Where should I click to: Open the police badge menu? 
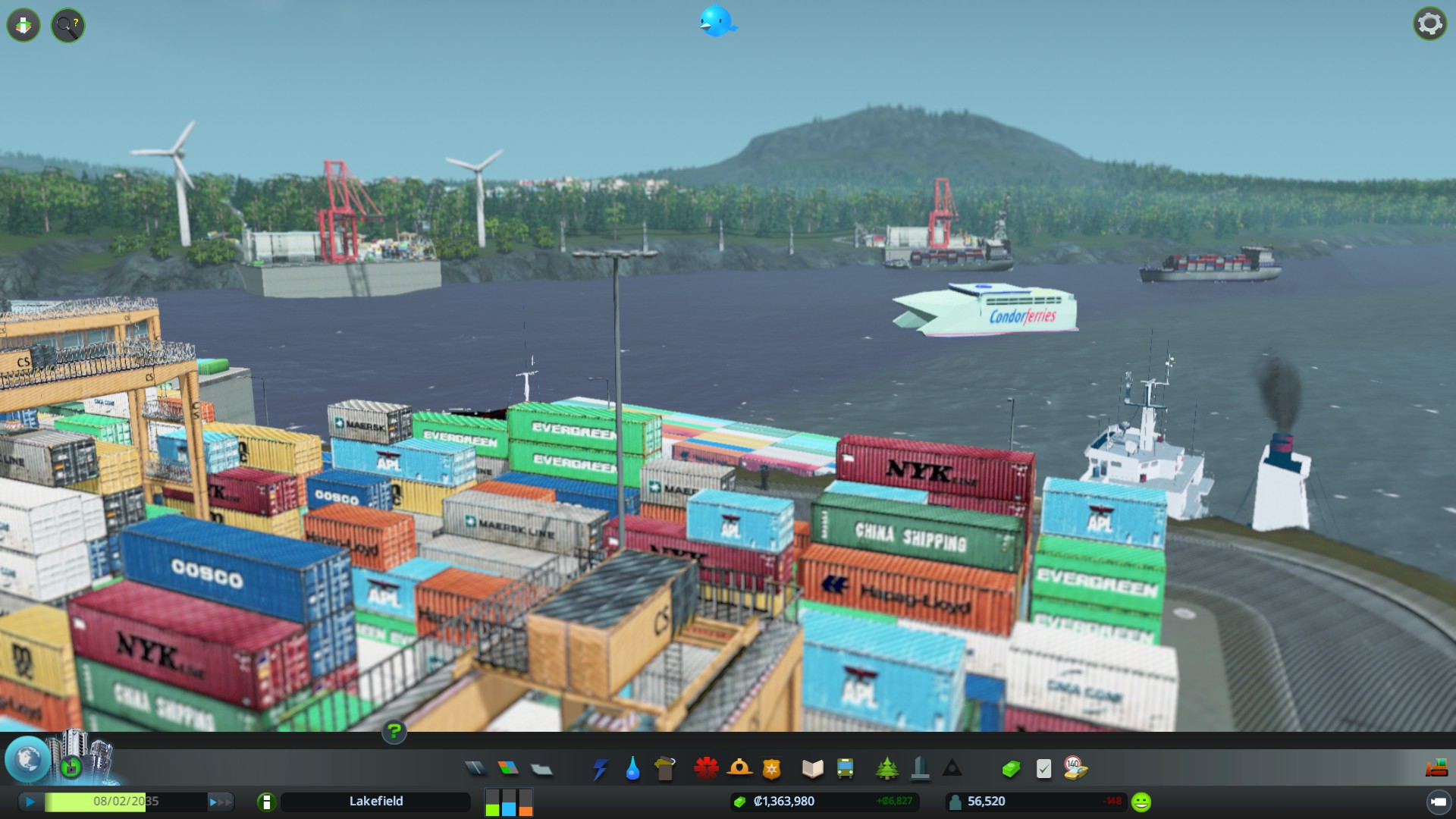(772, 769)
